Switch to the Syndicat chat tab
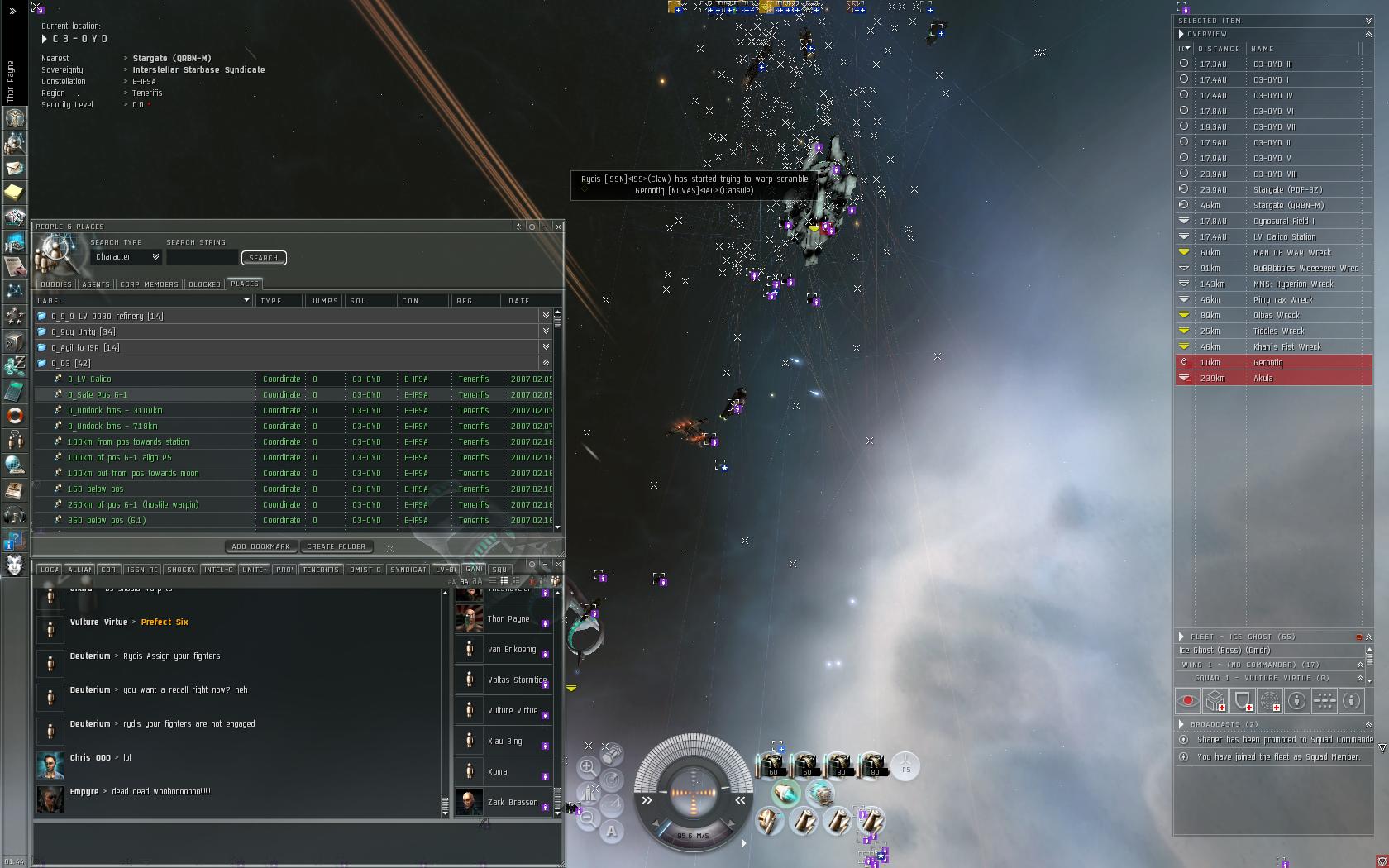Screen dimensions: 1389x868 click(408, 570)
